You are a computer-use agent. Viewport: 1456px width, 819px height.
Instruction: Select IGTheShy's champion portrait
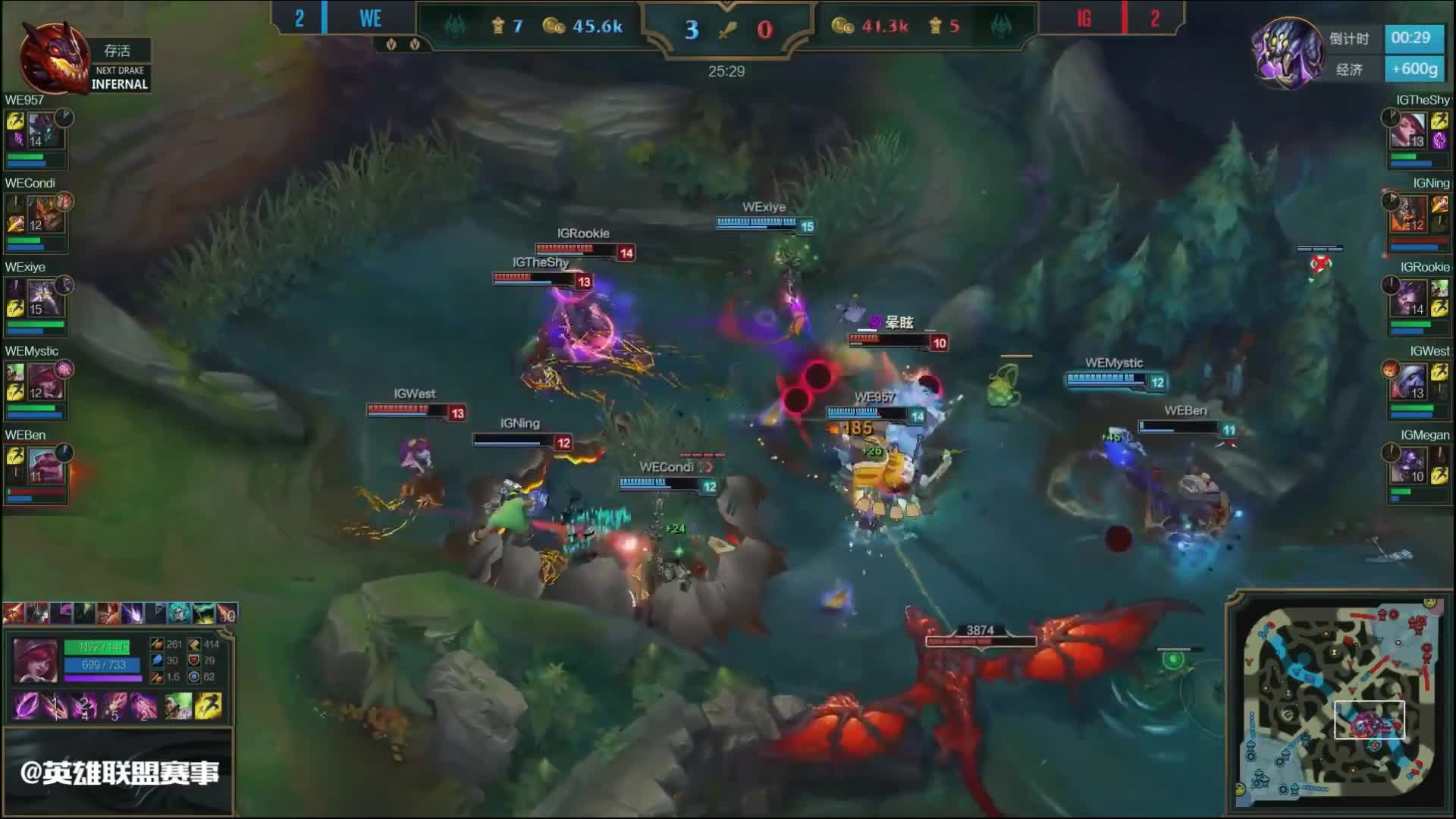coord(1410,130)
